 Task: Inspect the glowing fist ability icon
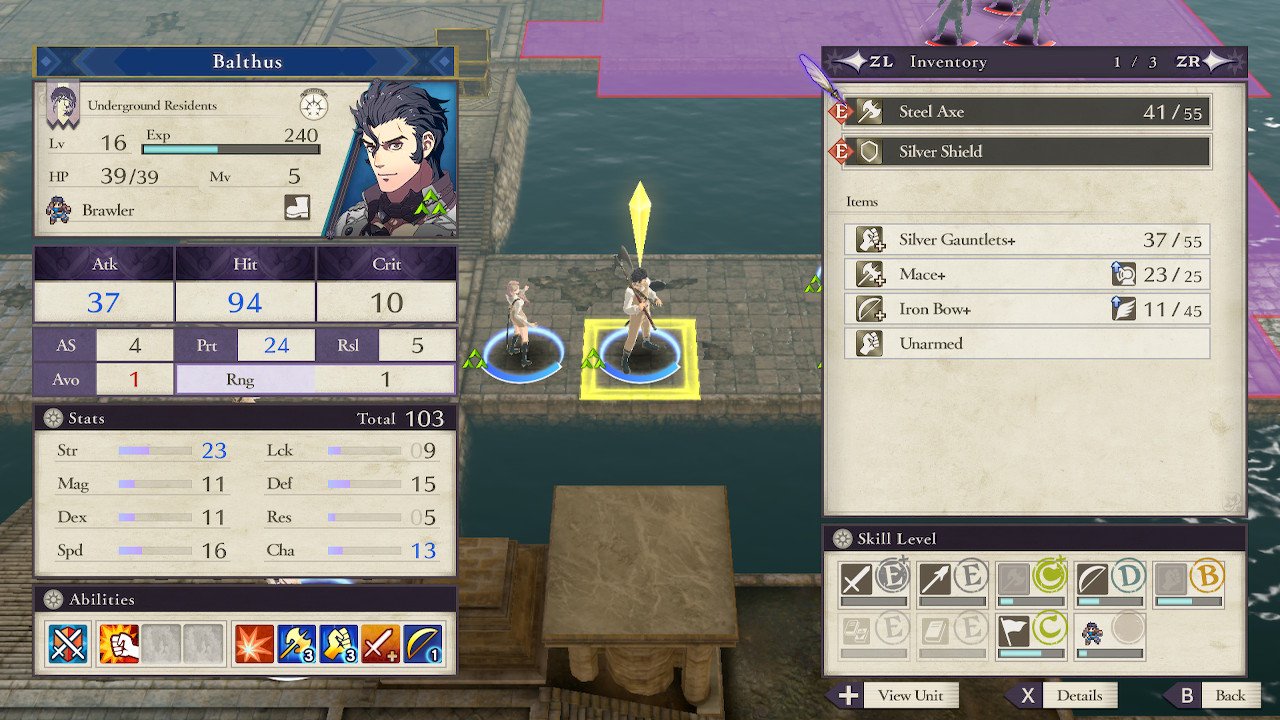[x=118, y=645]
